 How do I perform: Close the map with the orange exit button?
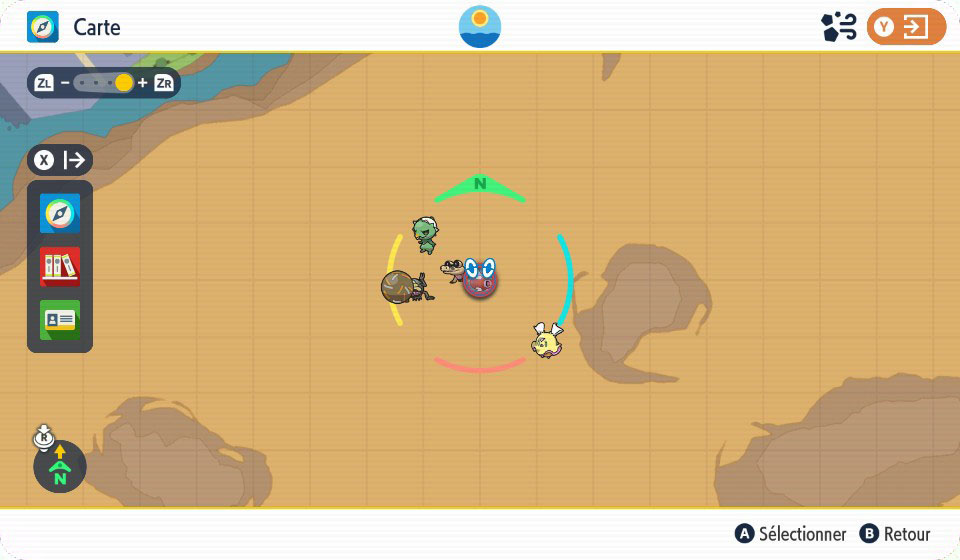click(x=906, y=27)
